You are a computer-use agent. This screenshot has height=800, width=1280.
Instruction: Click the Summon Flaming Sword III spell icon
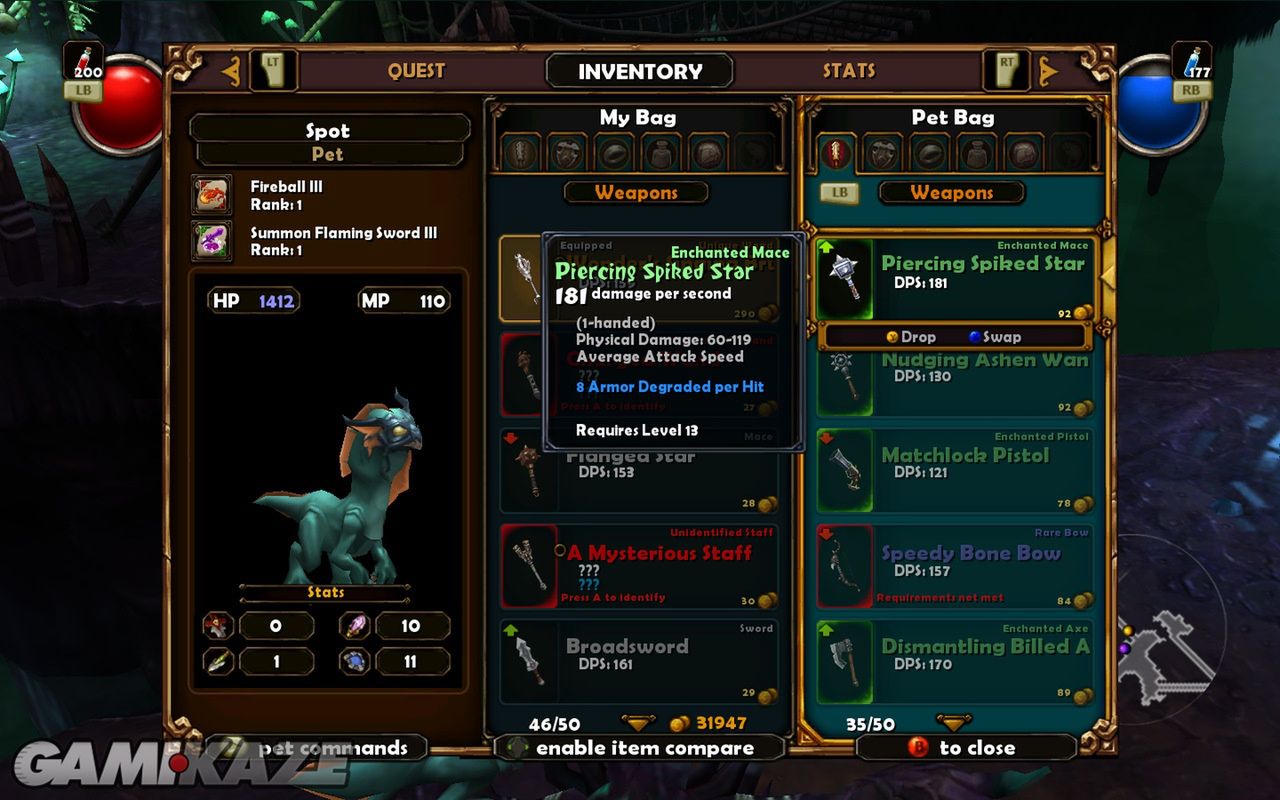click(212, 242)
